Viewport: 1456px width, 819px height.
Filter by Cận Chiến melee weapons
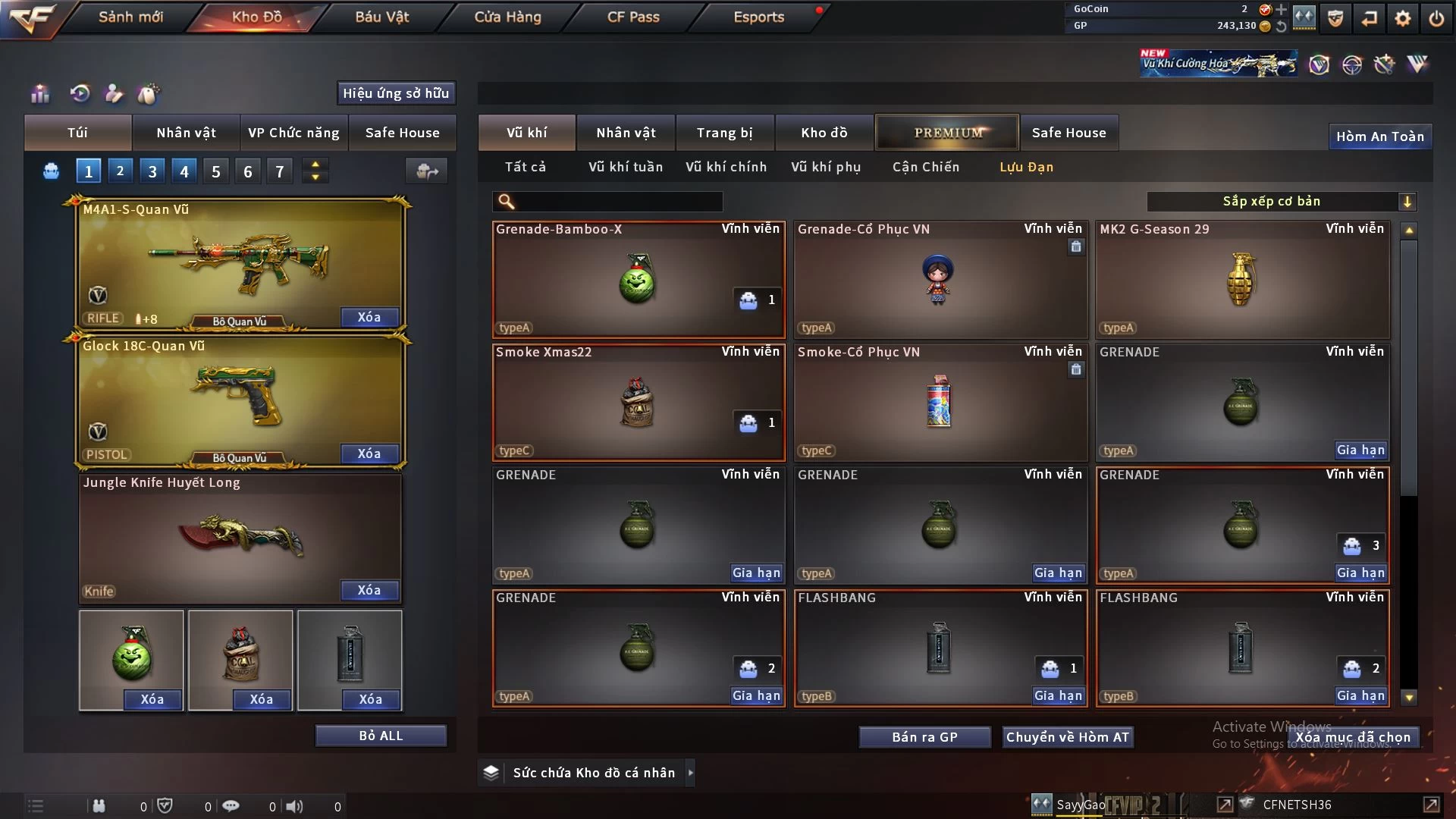[x=925, y=167]
